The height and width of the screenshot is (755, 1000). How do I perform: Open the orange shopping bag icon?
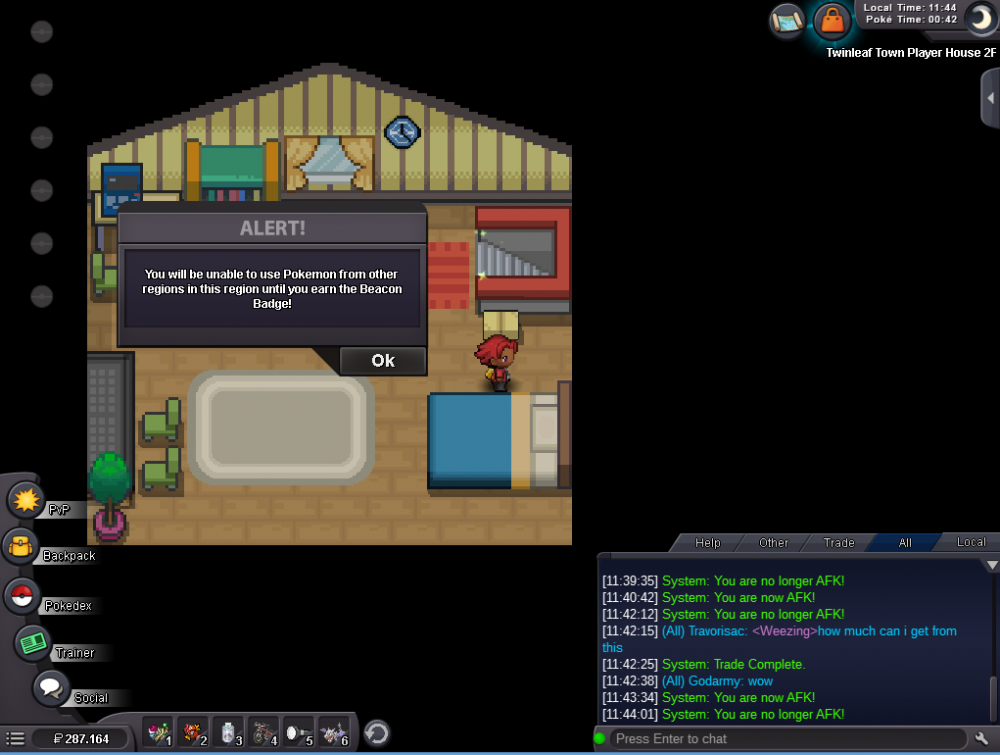point(831,19)
